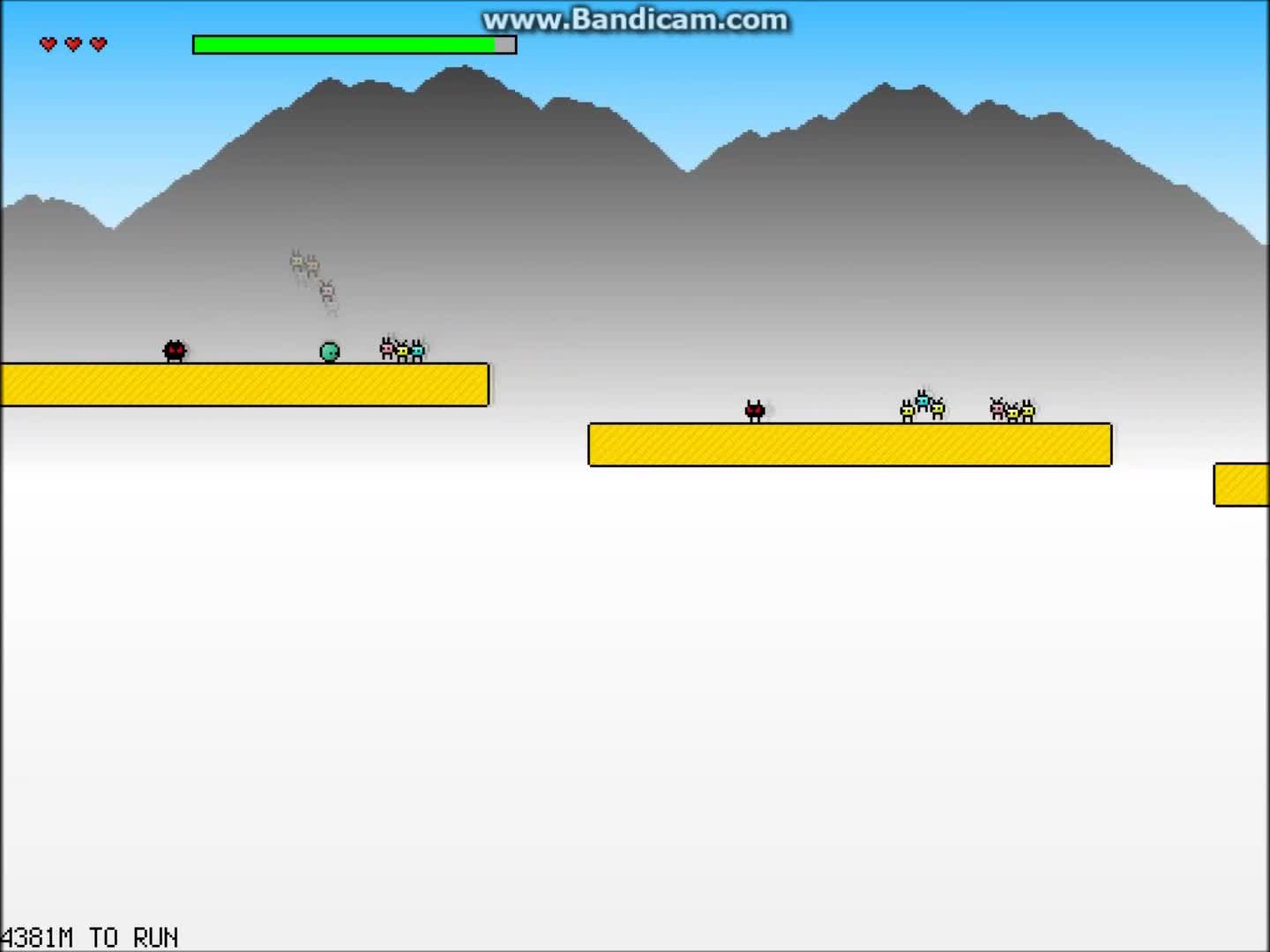Click the black red-eyed enemy on left platform
Viewport: 1270px width, 952px height.
pos(174,350)
